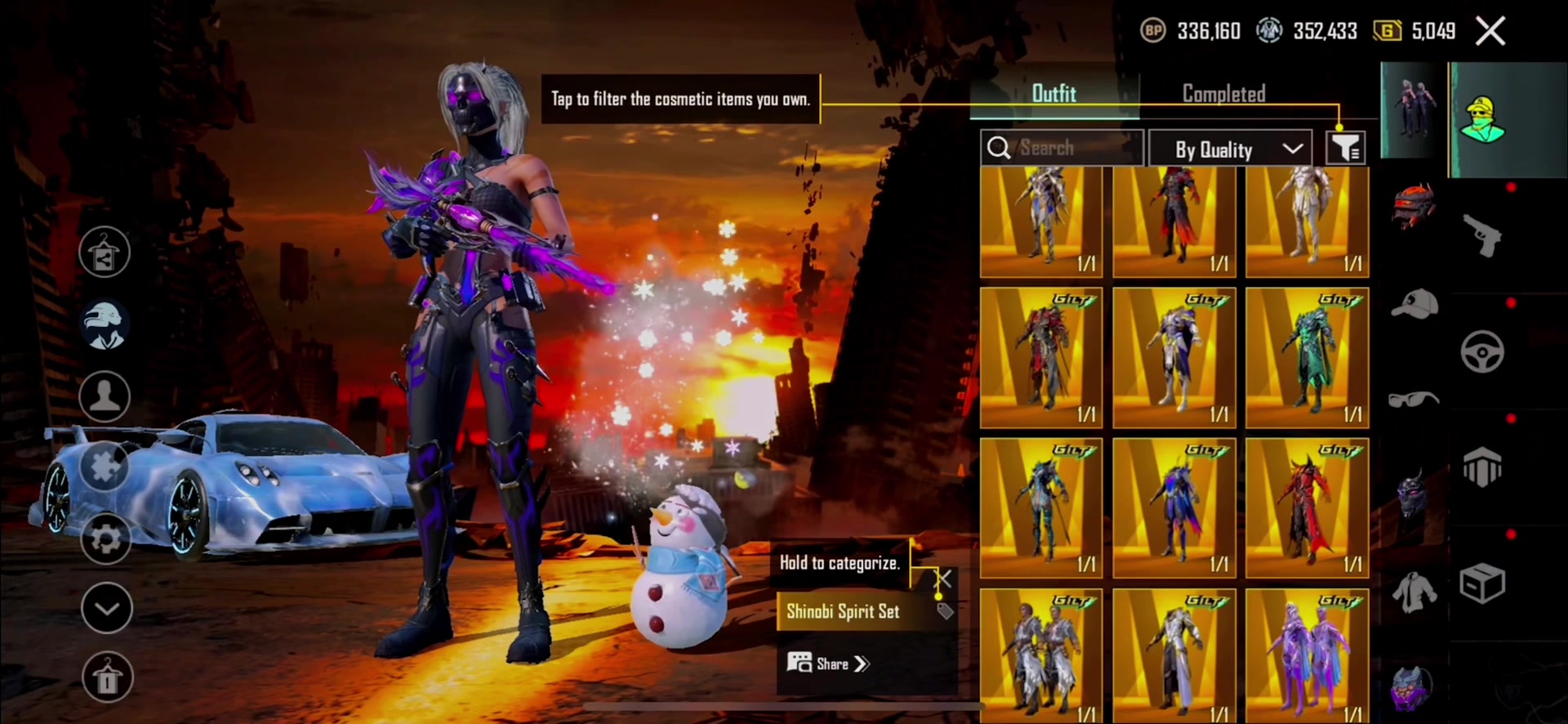1568x724 pixels.
Task: Open the puzzle piece icon
Action: click(105, 467)
